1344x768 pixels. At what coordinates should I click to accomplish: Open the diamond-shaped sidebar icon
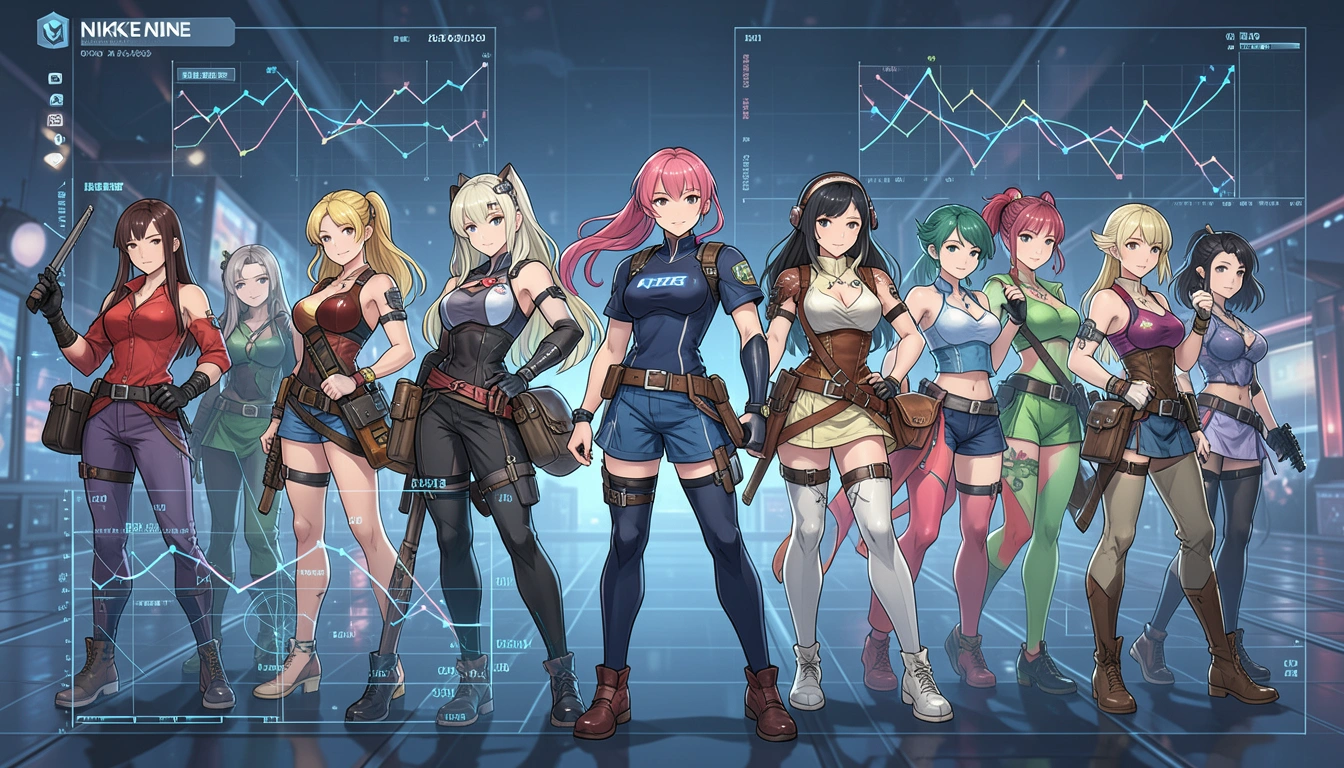tap(54, 160)
